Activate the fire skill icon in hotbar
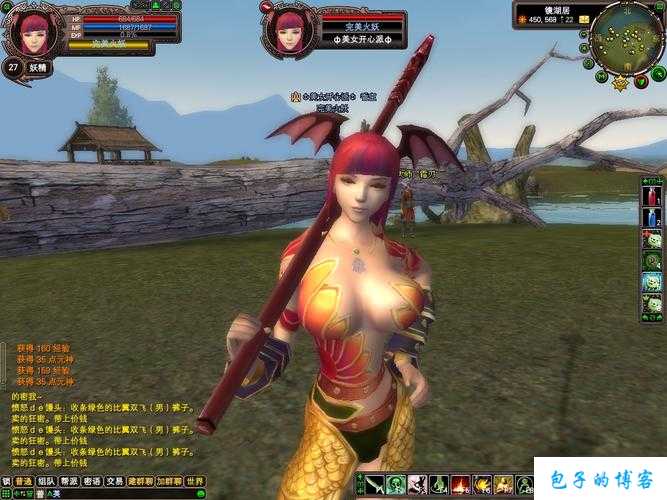The image size is (667, 500). [461, 485]
